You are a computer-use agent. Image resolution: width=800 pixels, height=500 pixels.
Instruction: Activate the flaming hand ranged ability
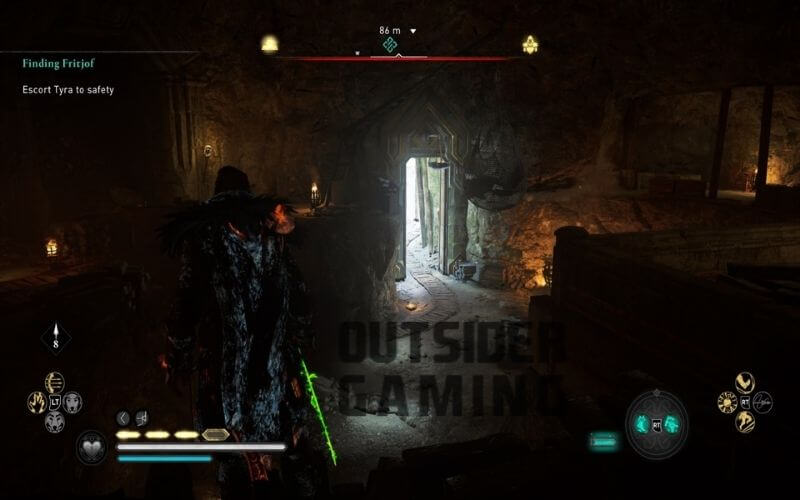coord(36,402)
